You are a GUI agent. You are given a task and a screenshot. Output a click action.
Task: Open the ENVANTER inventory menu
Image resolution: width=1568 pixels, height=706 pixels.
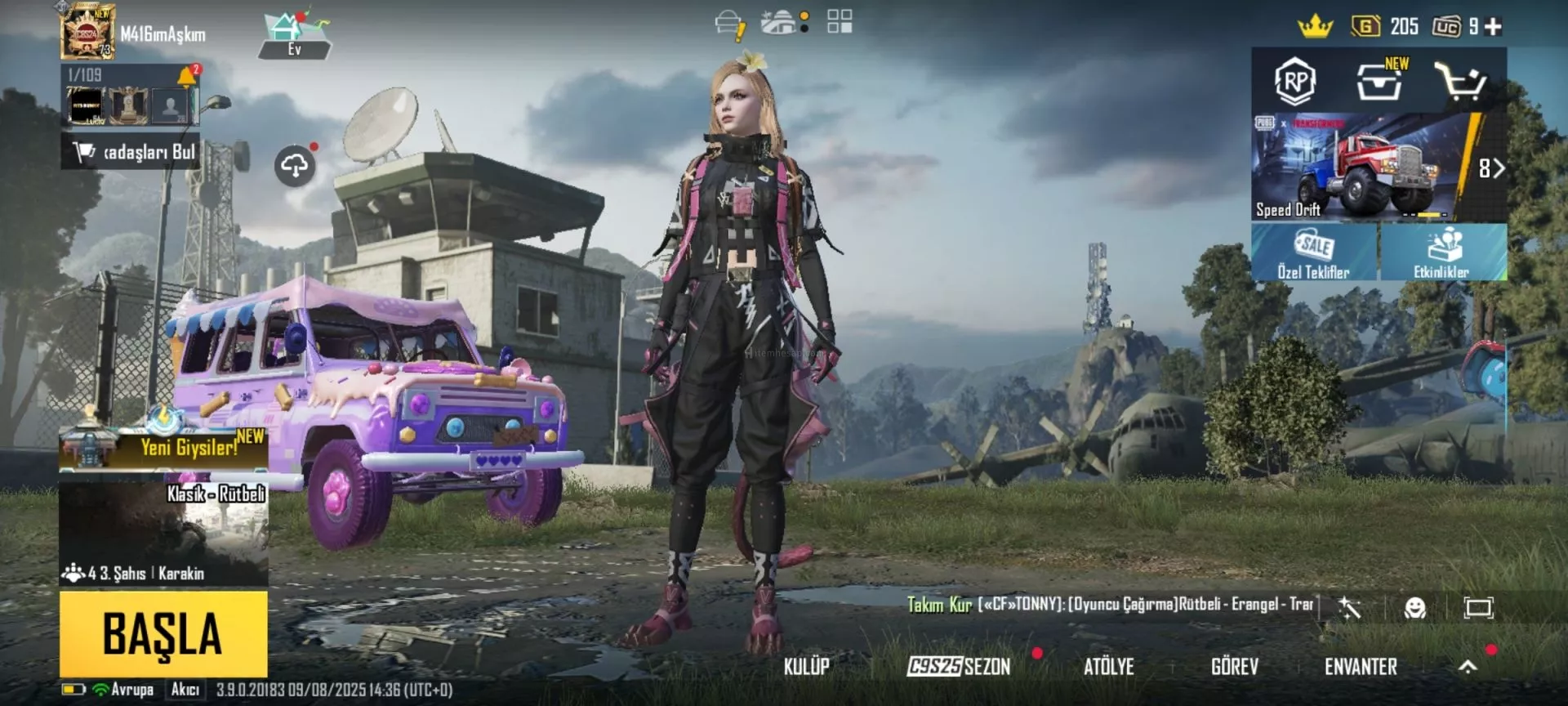tap(1361, 667)
